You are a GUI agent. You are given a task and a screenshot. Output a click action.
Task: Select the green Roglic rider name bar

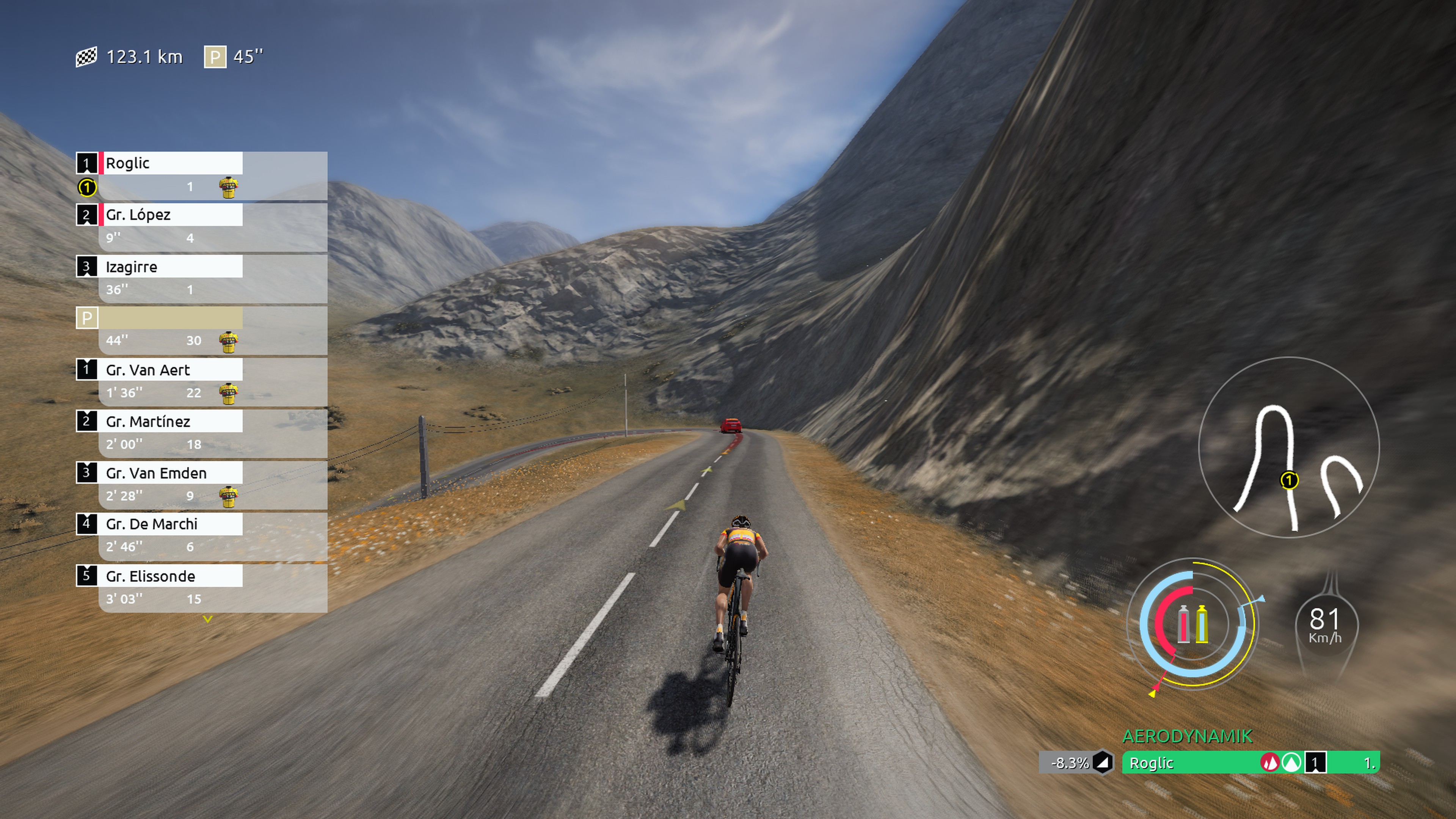click(x=1187, y=763)
